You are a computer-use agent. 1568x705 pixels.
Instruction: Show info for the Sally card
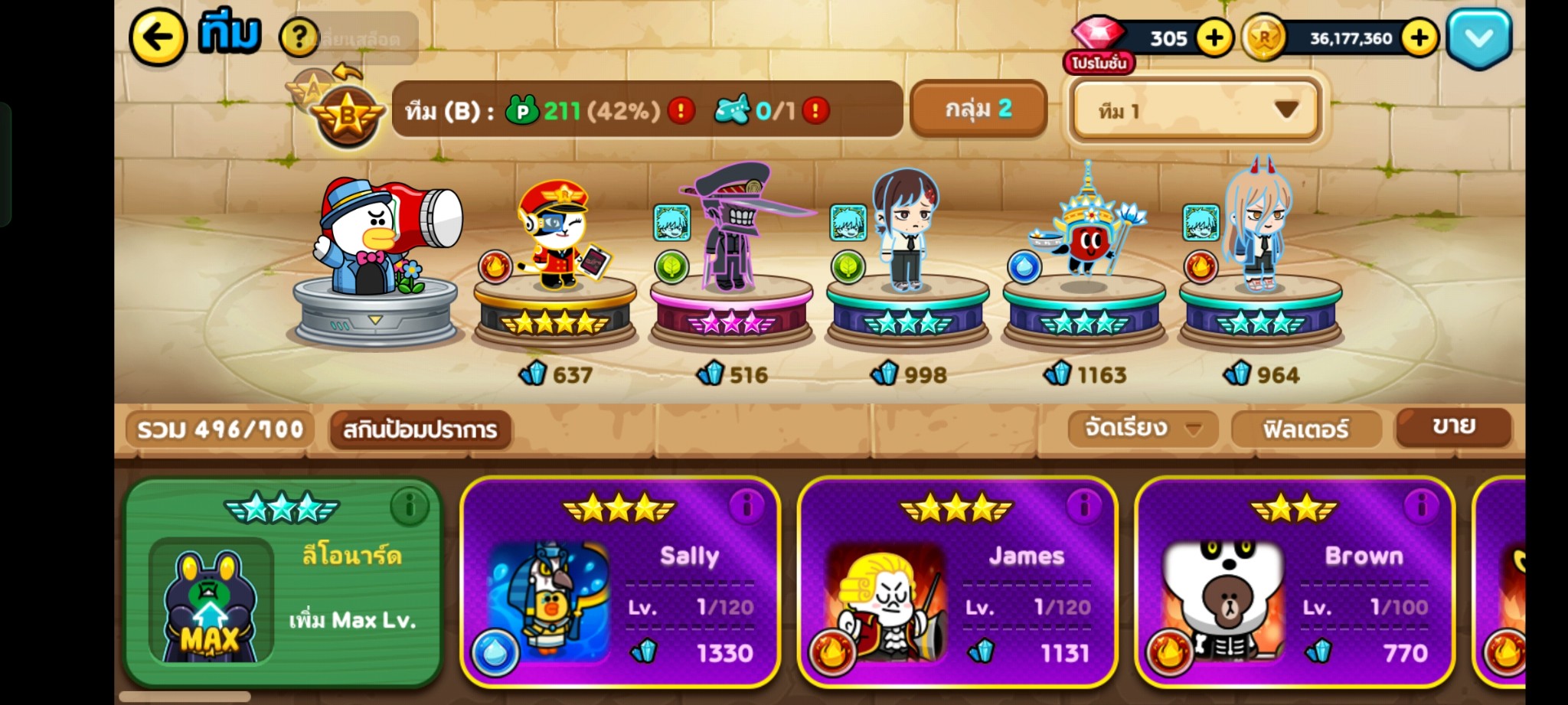point(746,505)
